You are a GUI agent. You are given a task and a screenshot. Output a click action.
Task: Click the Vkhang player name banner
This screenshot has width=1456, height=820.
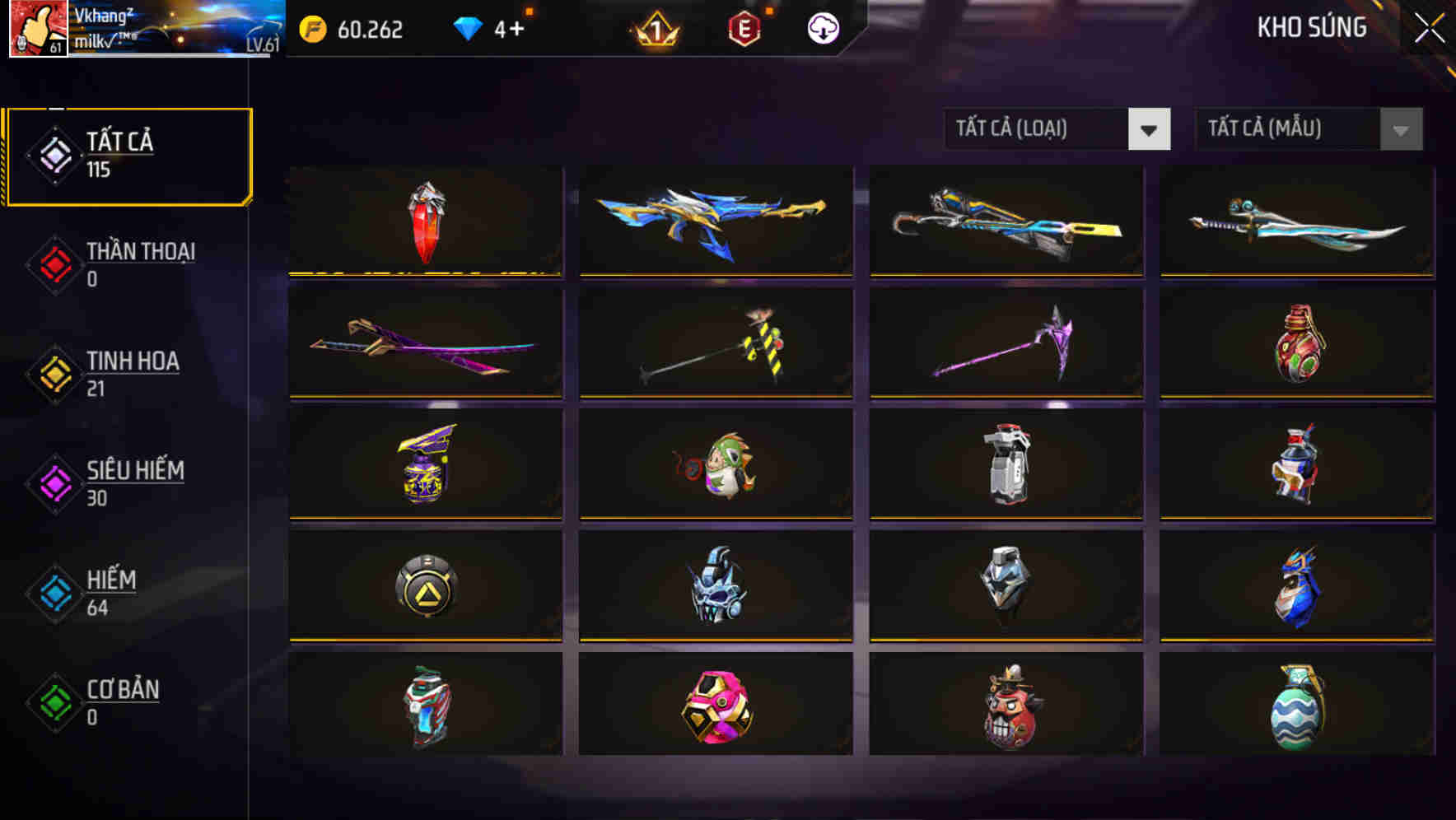tap(165, 30)
